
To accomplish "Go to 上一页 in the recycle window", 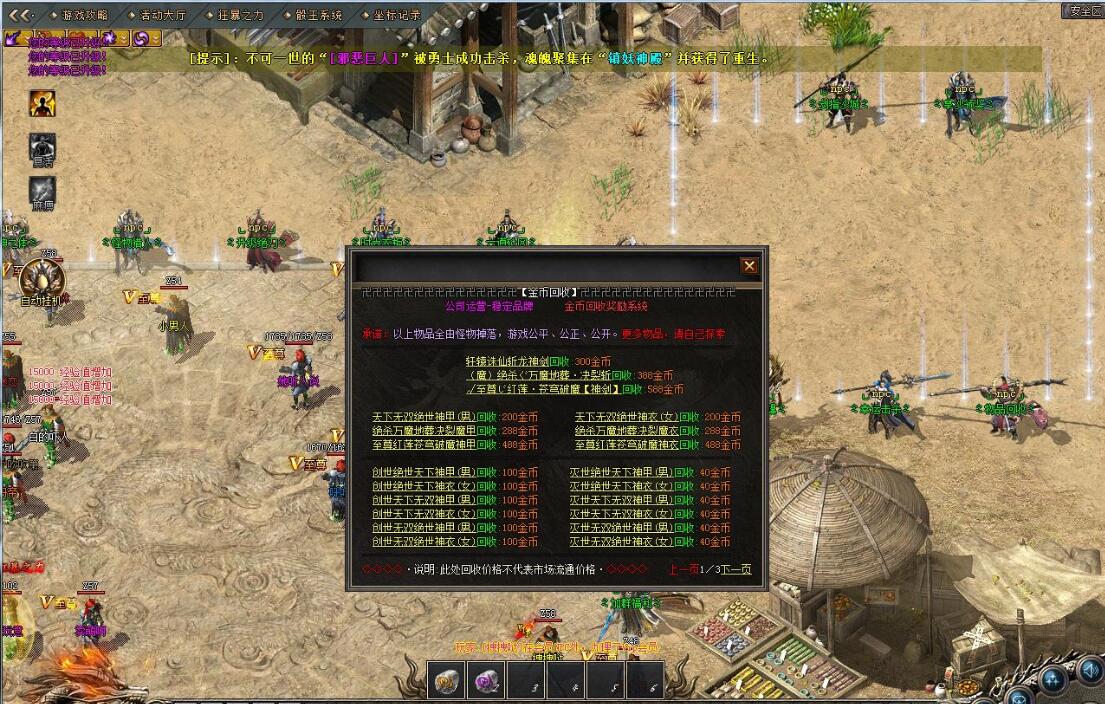I will (x=683, y=569).
